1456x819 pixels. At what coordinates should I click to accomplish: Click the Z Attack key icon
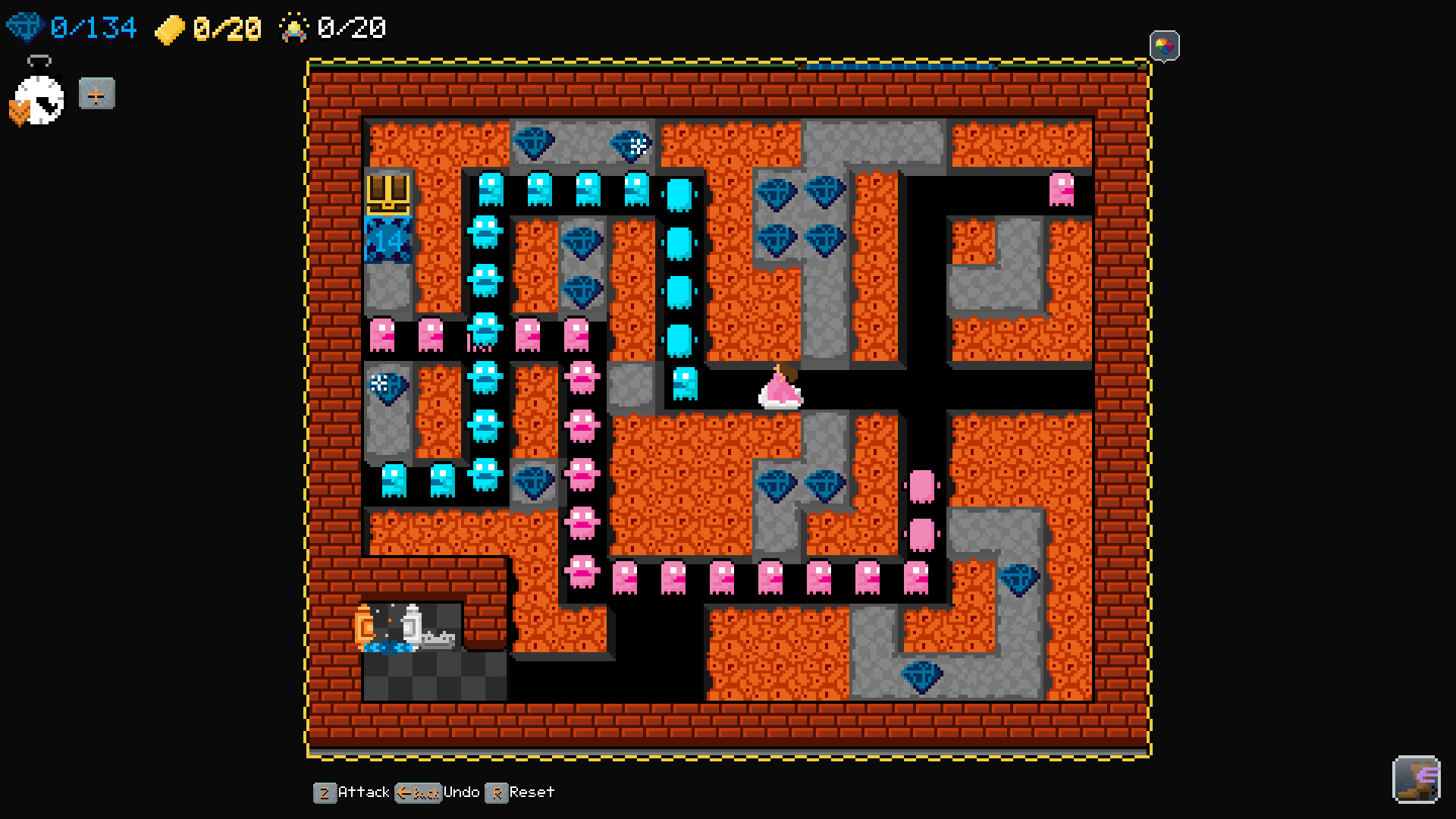click(325, 792)
